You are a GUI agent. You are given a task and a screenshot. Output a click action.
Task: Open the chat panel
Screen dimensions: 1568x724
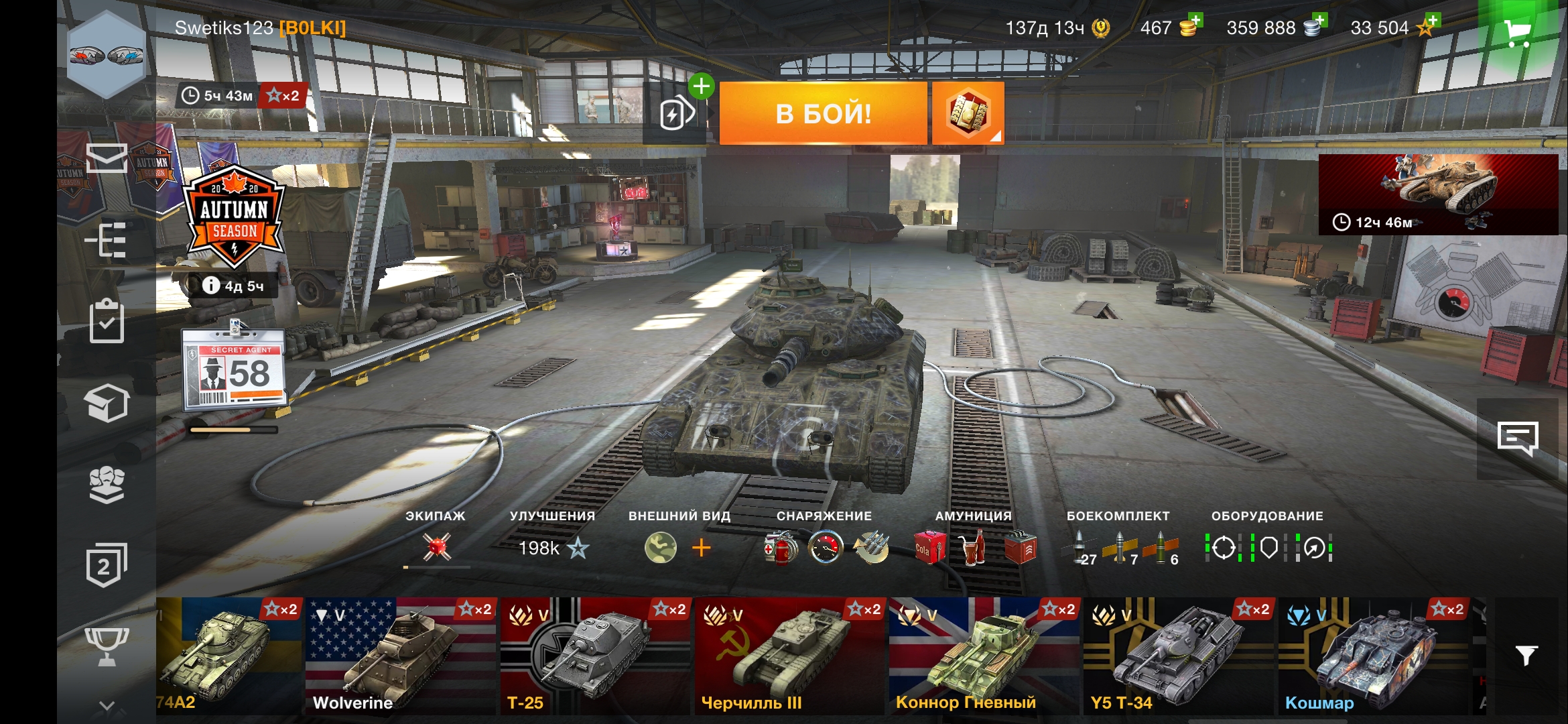tap(1518, 439)
